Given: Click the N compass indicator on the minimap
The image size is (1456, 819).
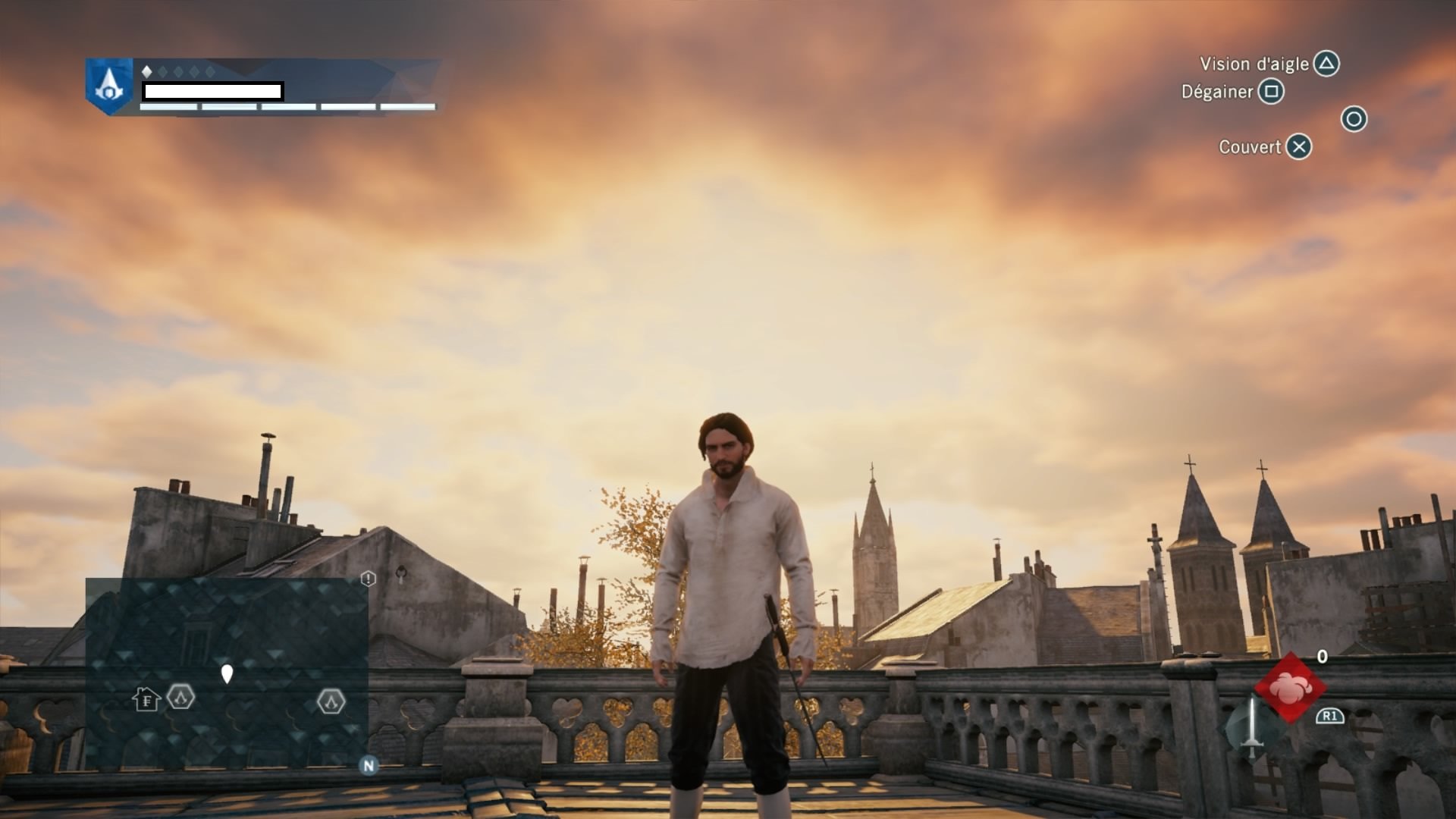Looking at the screenshot, I should click(x=369, y=765).
